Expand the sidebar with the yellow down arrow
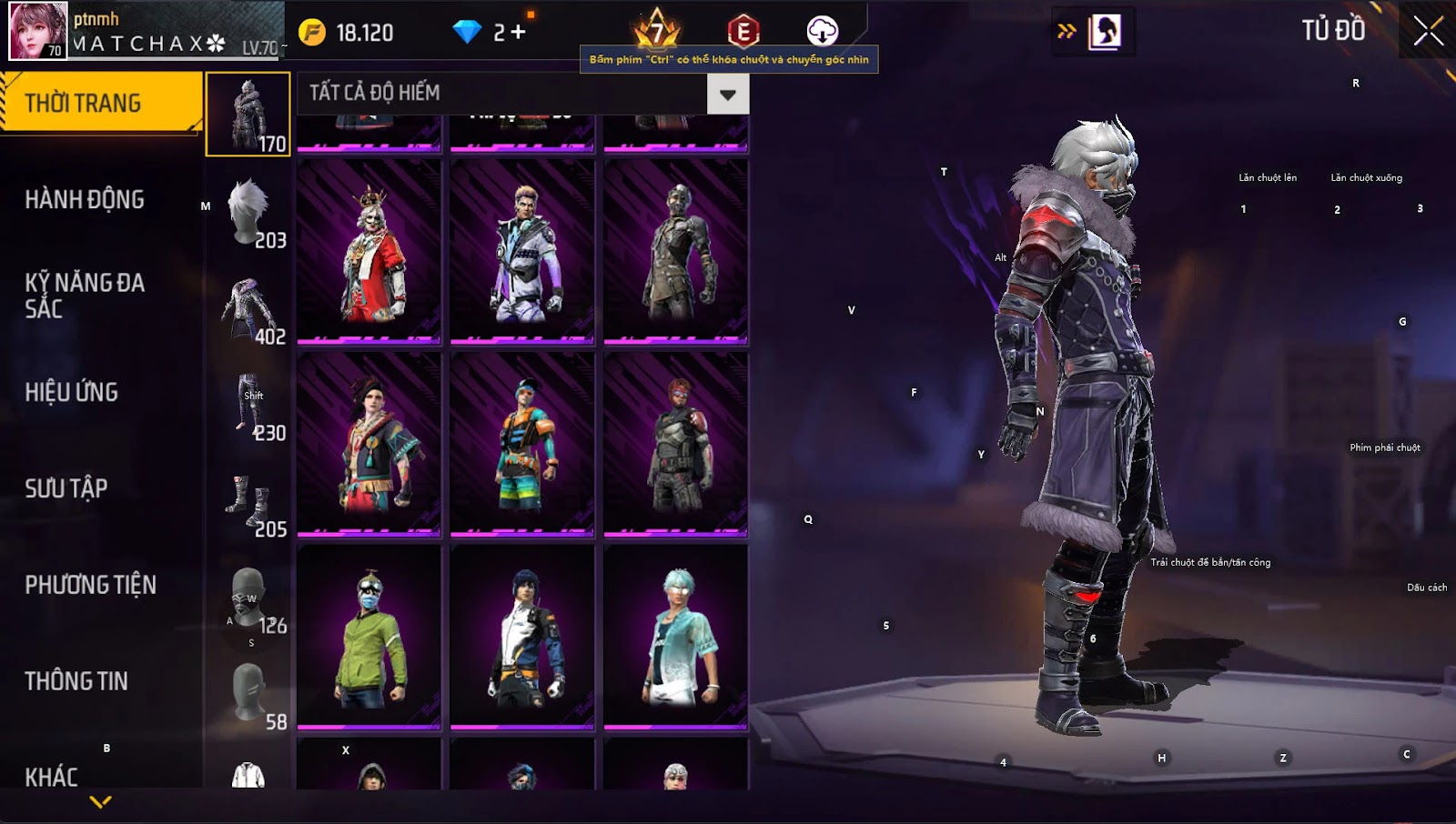 101,802
